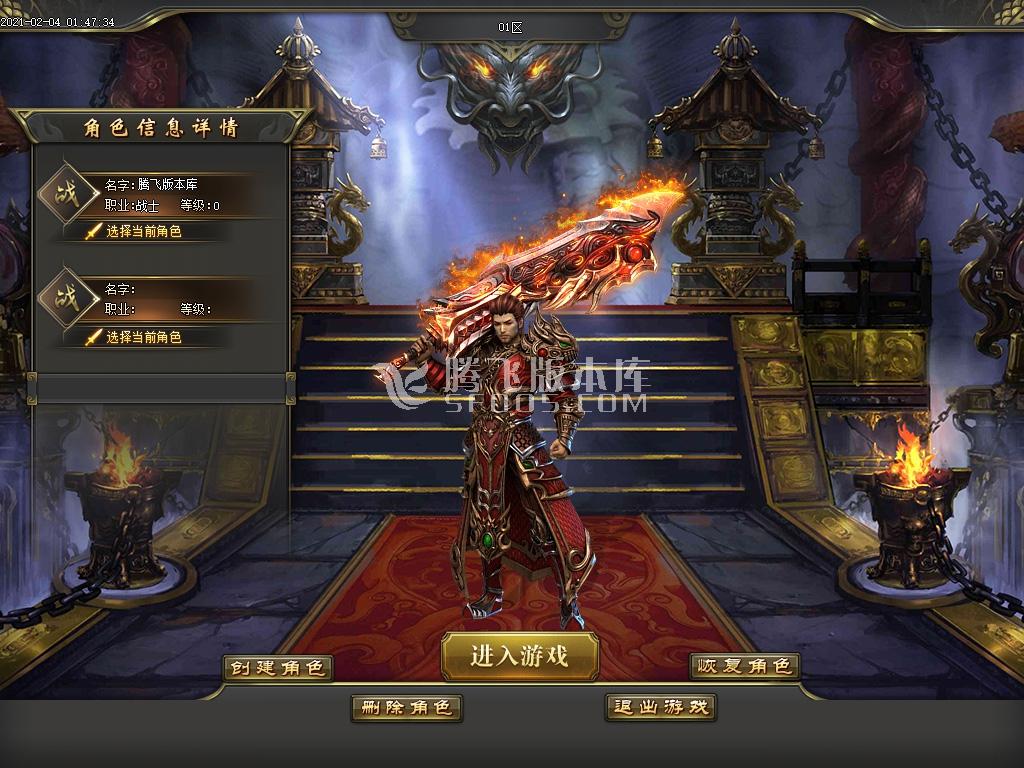Open 创建角色 to create a character
The height and width of the screenshot is (768, 1024).
[x=277, y=667]
